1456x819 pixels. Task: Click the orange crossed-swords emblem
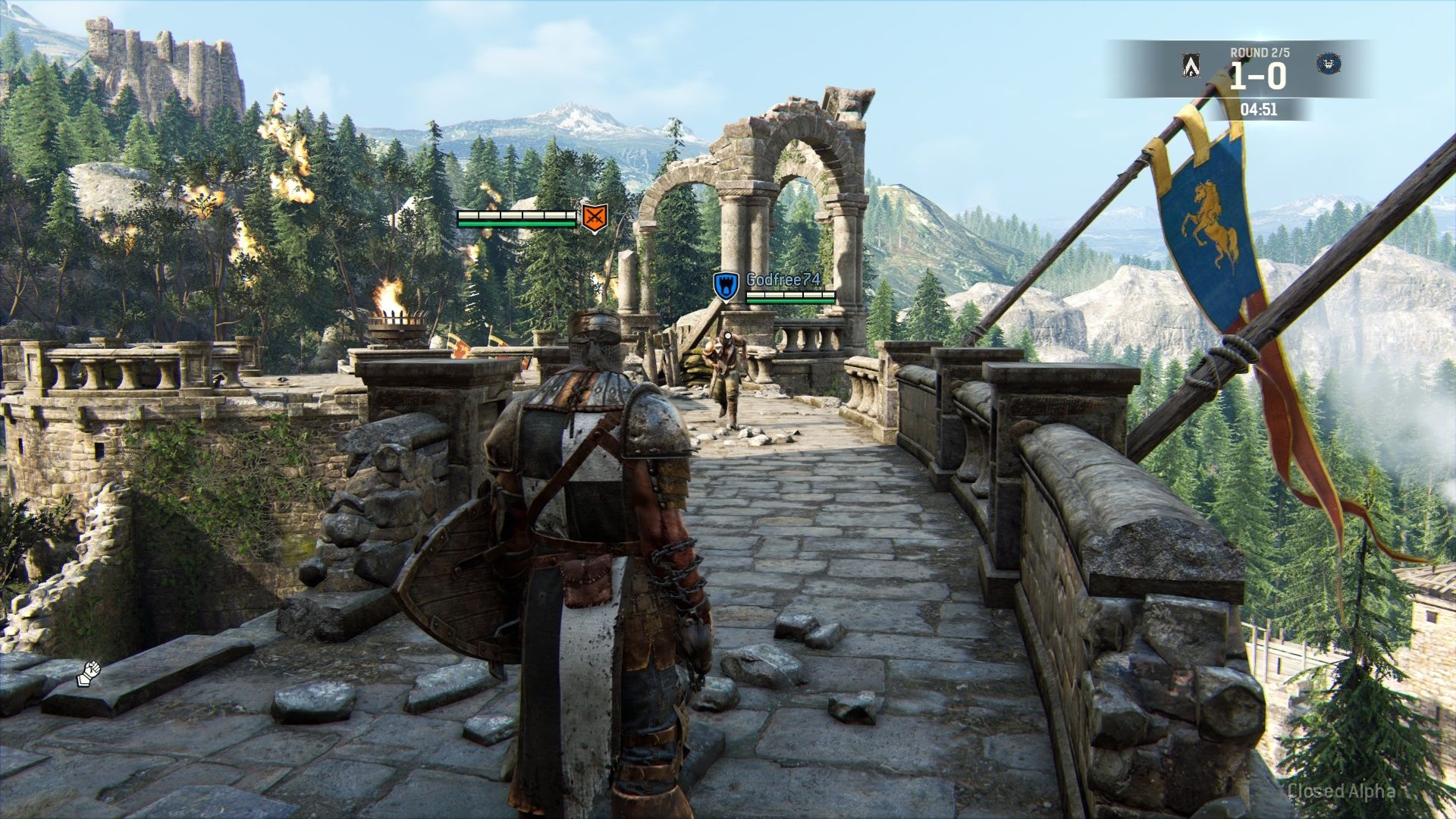point(595,218)
